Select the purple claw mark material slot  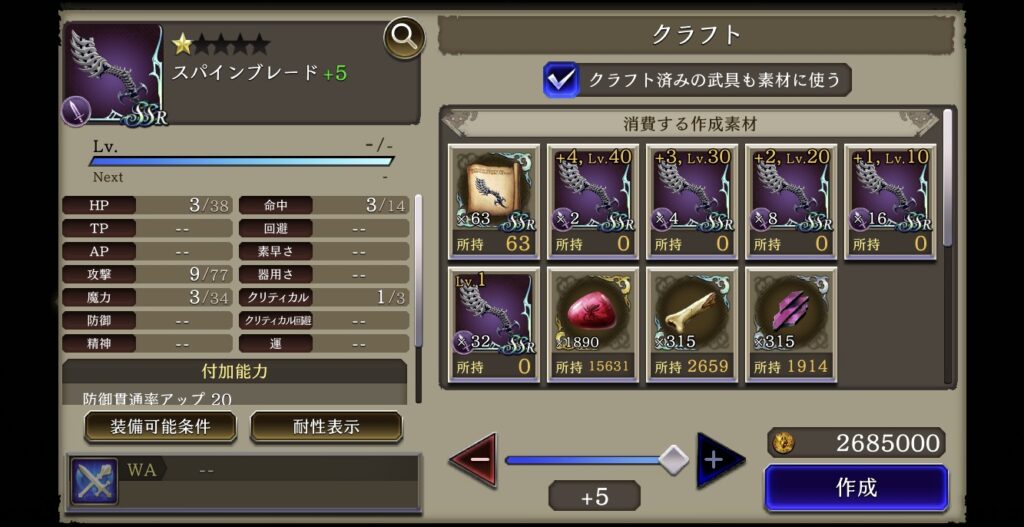(791, 325)
